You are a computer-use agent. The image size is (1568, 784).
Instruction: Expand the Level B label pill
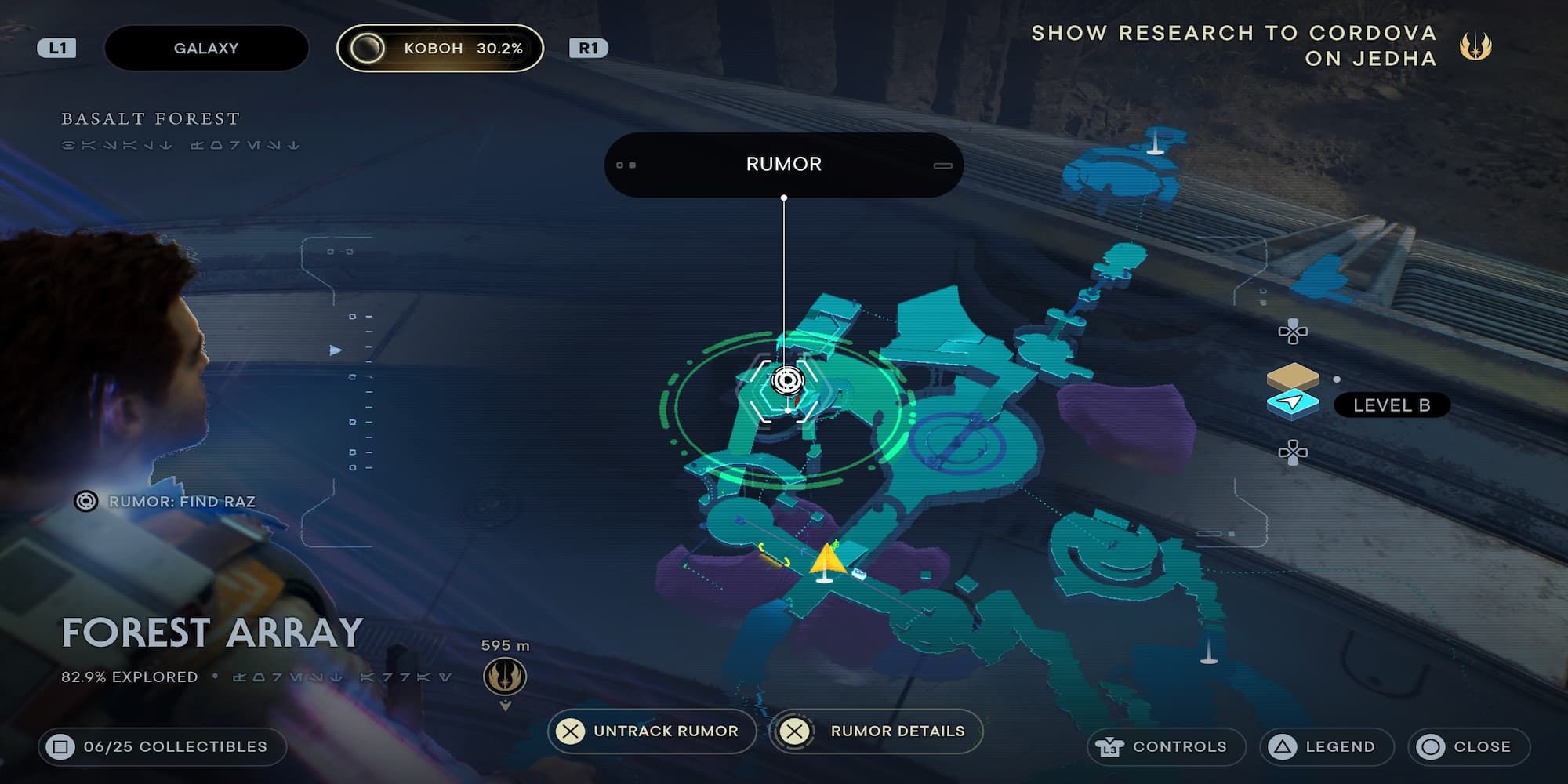click(1392, 406)
